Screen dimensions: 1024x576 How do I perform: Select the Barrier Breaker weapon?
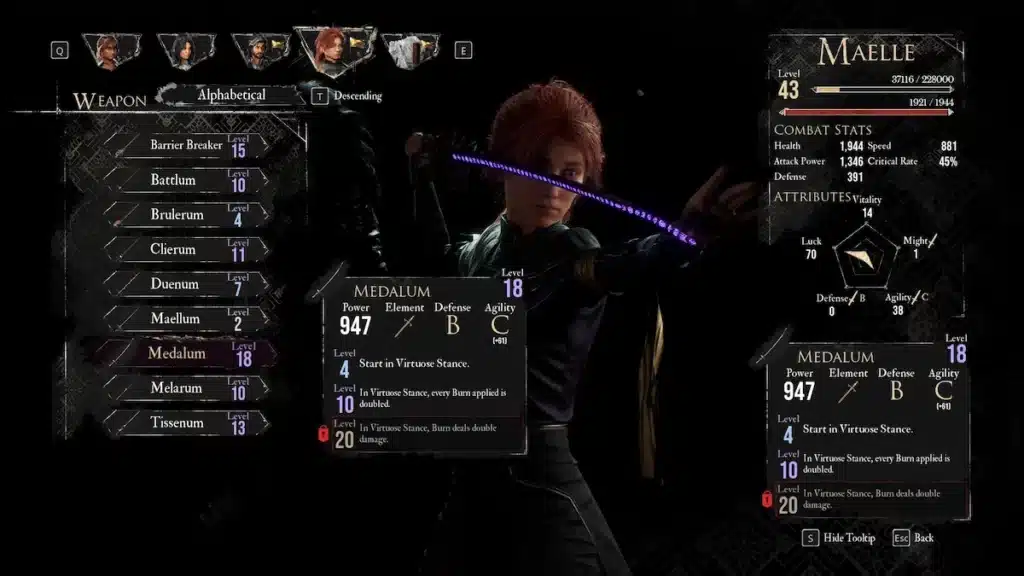tap(187, 146)
